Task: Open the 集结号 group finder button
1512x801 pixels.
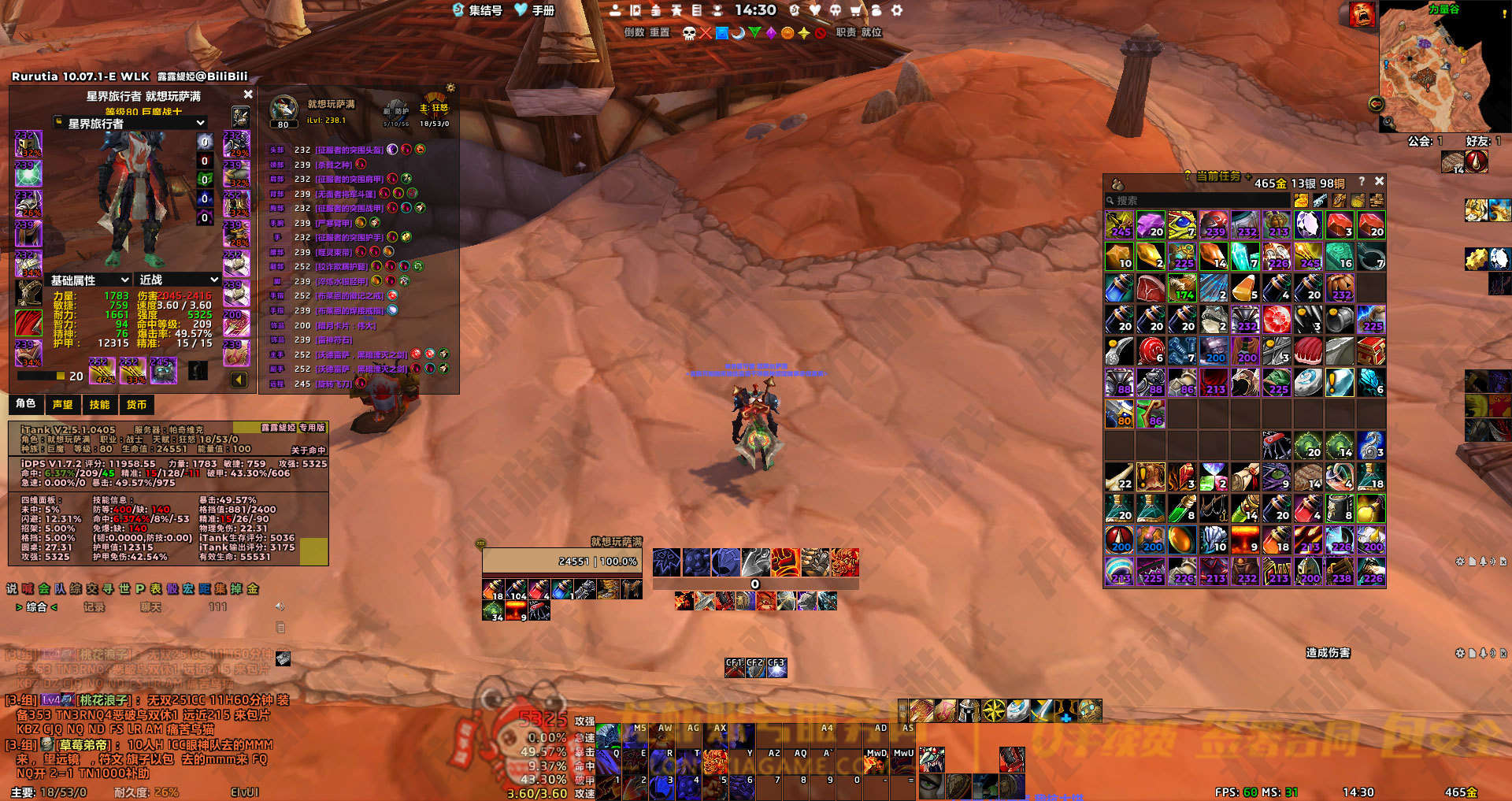Action: coord(477,10)
